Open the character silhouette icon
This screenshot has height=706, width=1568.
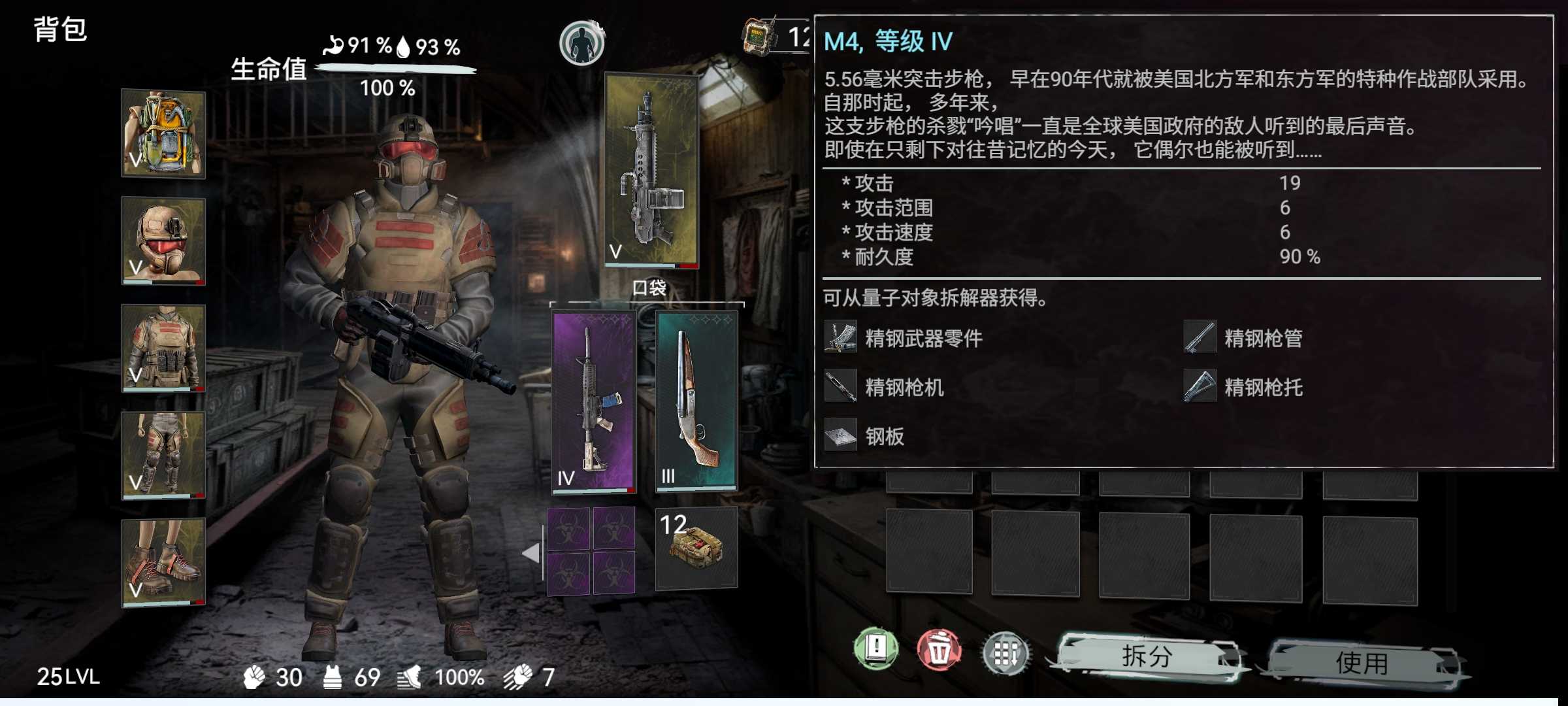point(581,43)
